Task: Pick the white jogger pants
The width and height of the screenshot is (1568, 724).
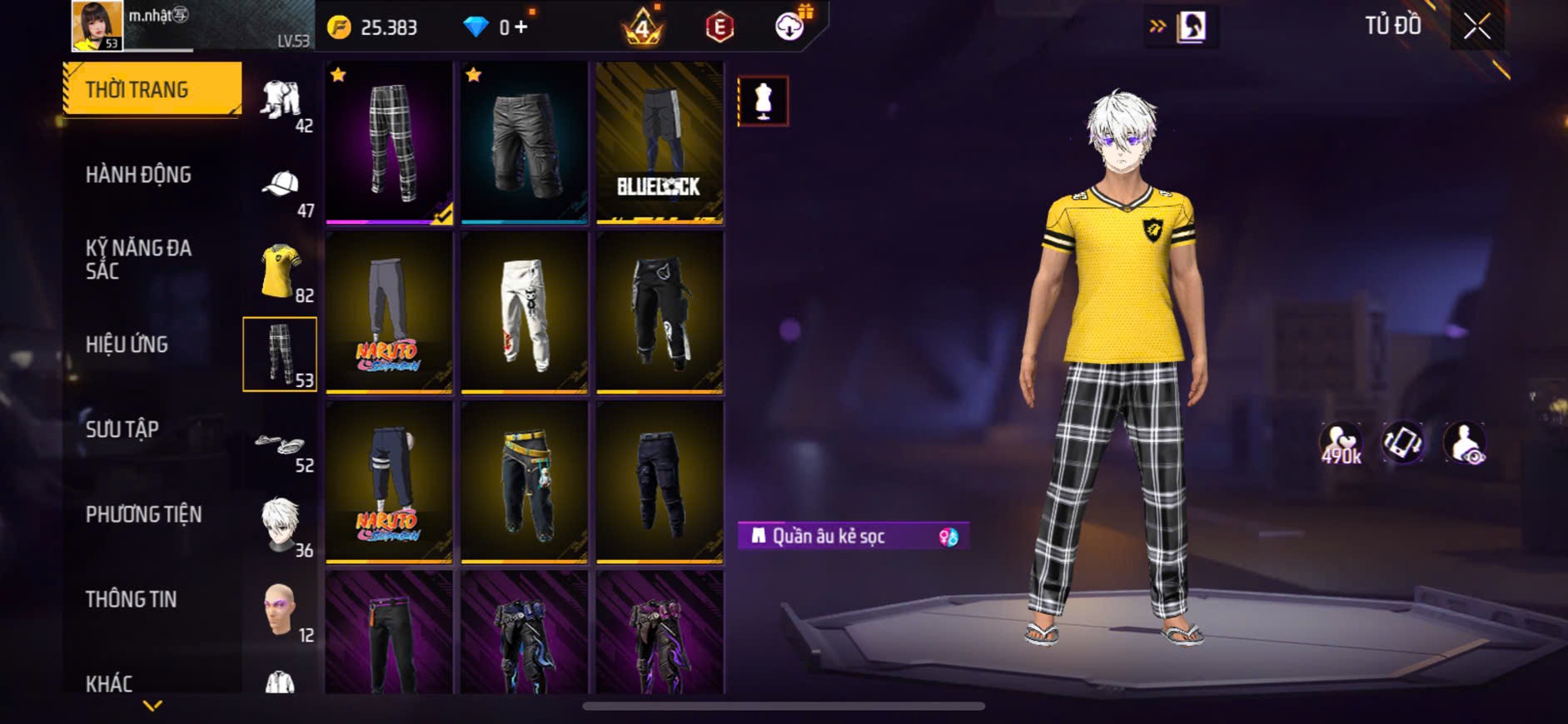Action: tap(524, 312)
